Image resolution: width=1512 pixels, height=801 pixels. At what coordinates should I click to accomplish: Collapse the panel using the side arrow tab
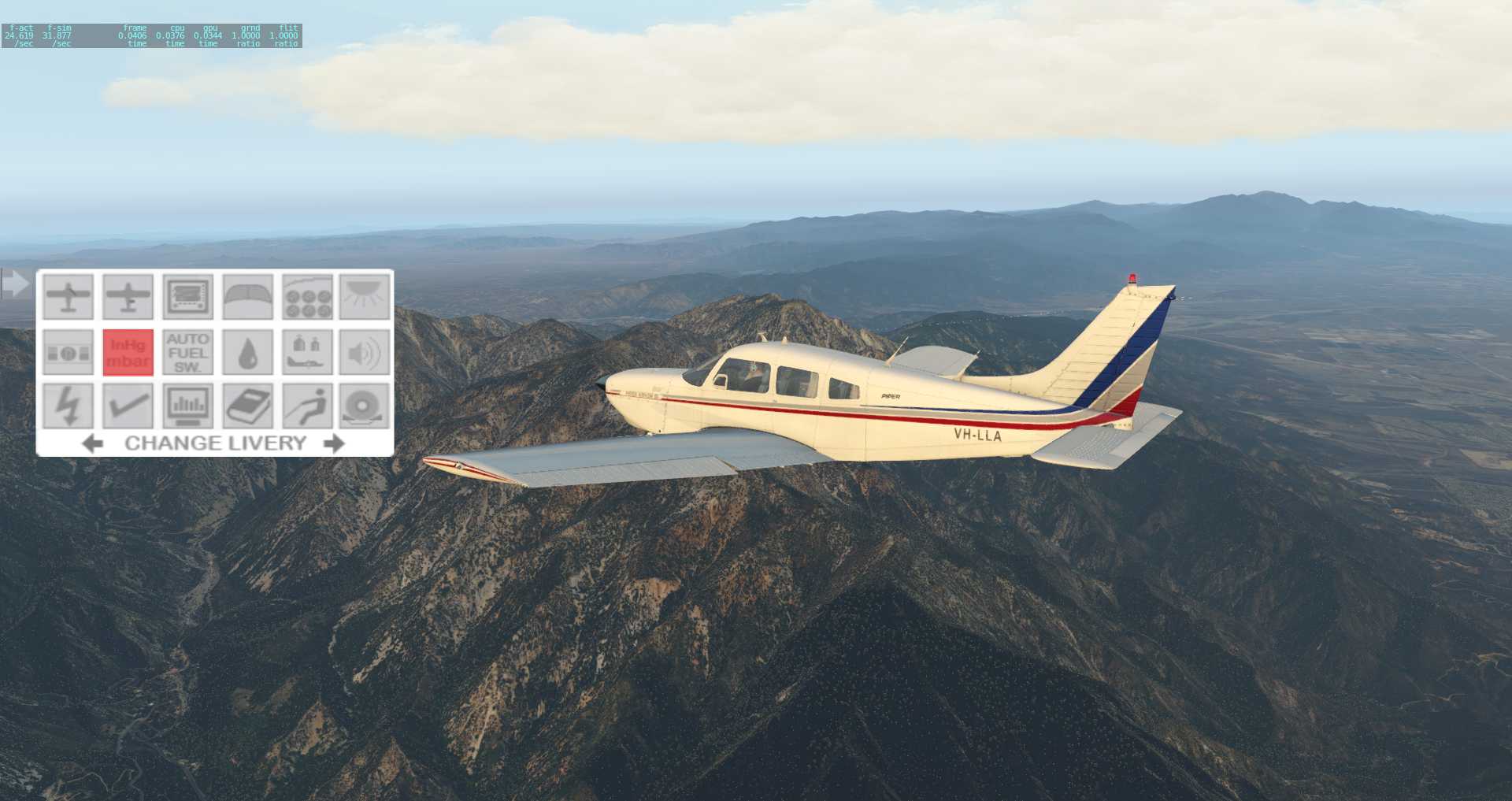(x=15, y=283)
